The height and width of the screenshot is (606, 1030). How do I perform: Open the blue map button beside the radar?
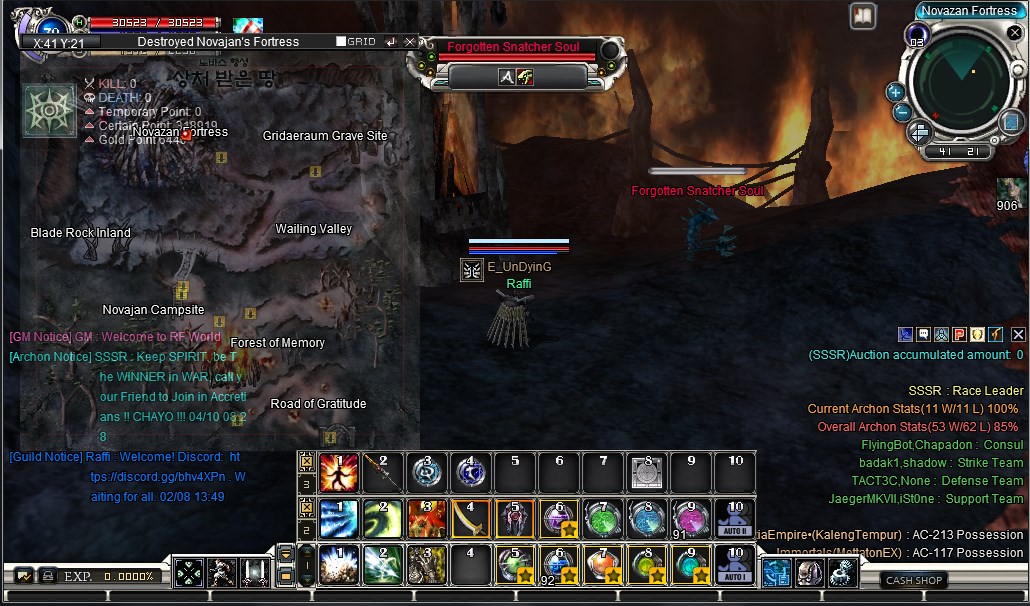click(1012, 122)
